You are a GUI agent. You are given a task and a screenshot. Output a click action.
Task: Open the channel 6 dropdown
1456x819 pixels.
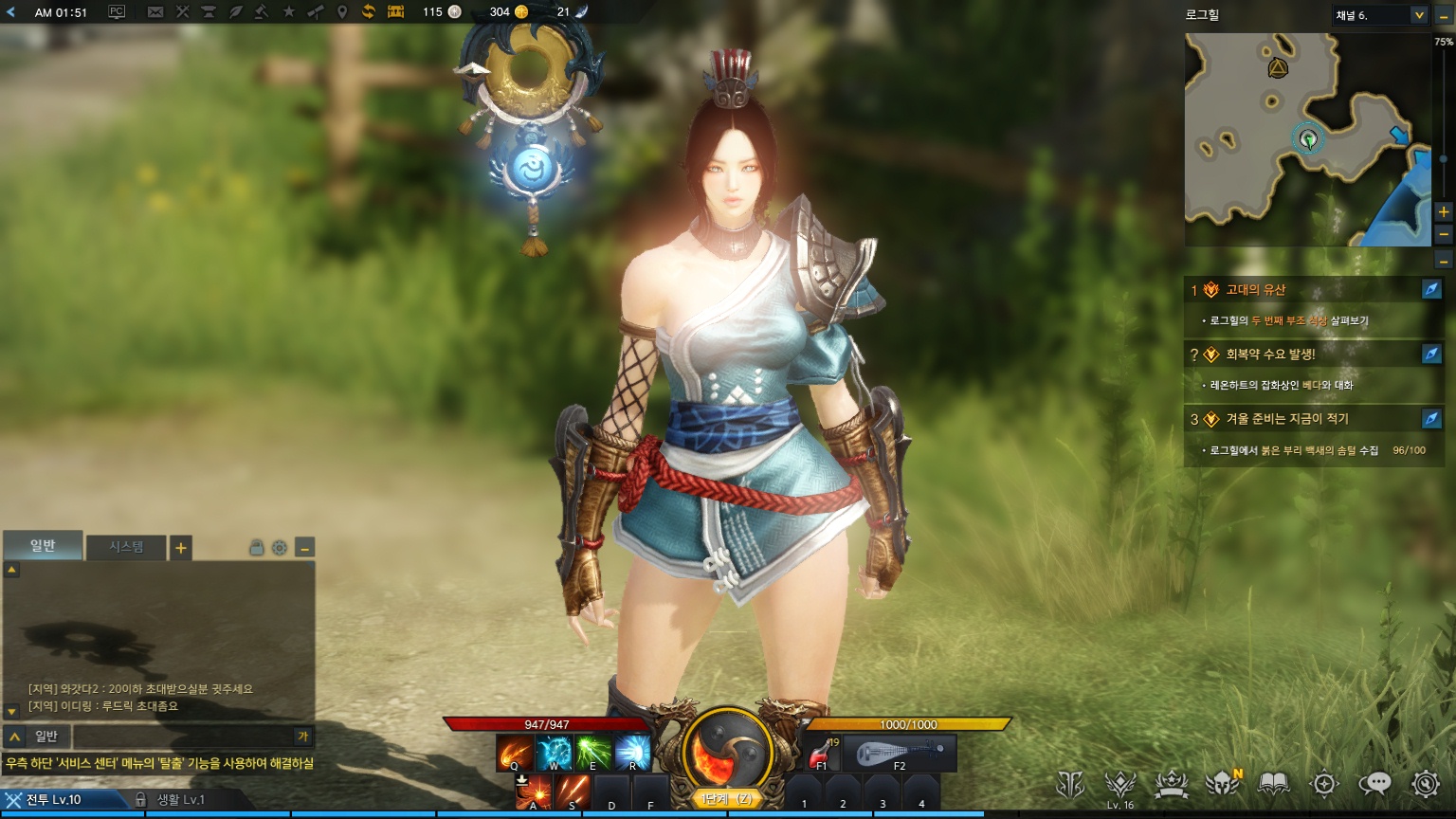click(1419, 15)
